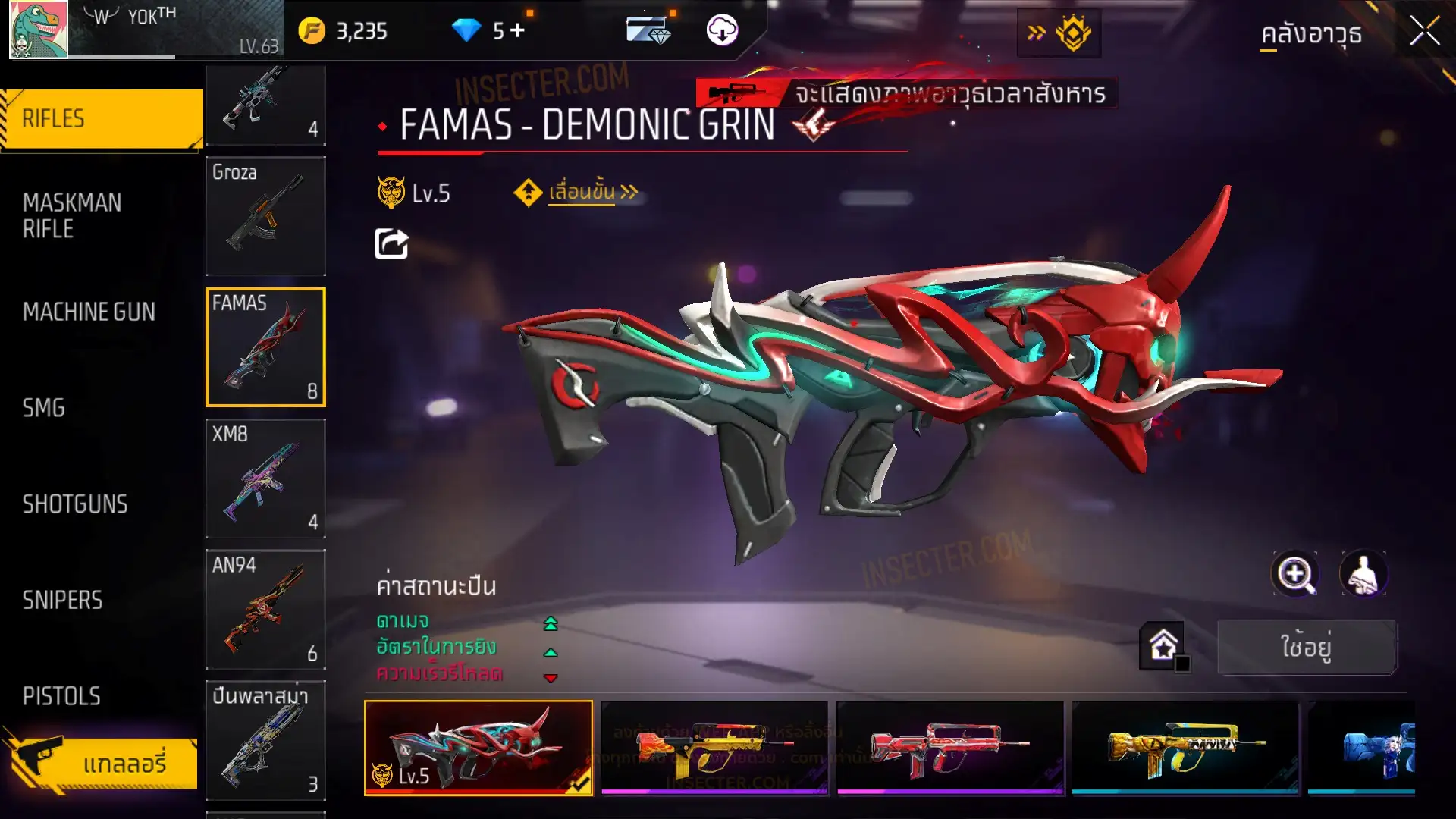Select the MACHINE GUN category
The height and width of the screenshot is (819, 1456).
point(89,312)
